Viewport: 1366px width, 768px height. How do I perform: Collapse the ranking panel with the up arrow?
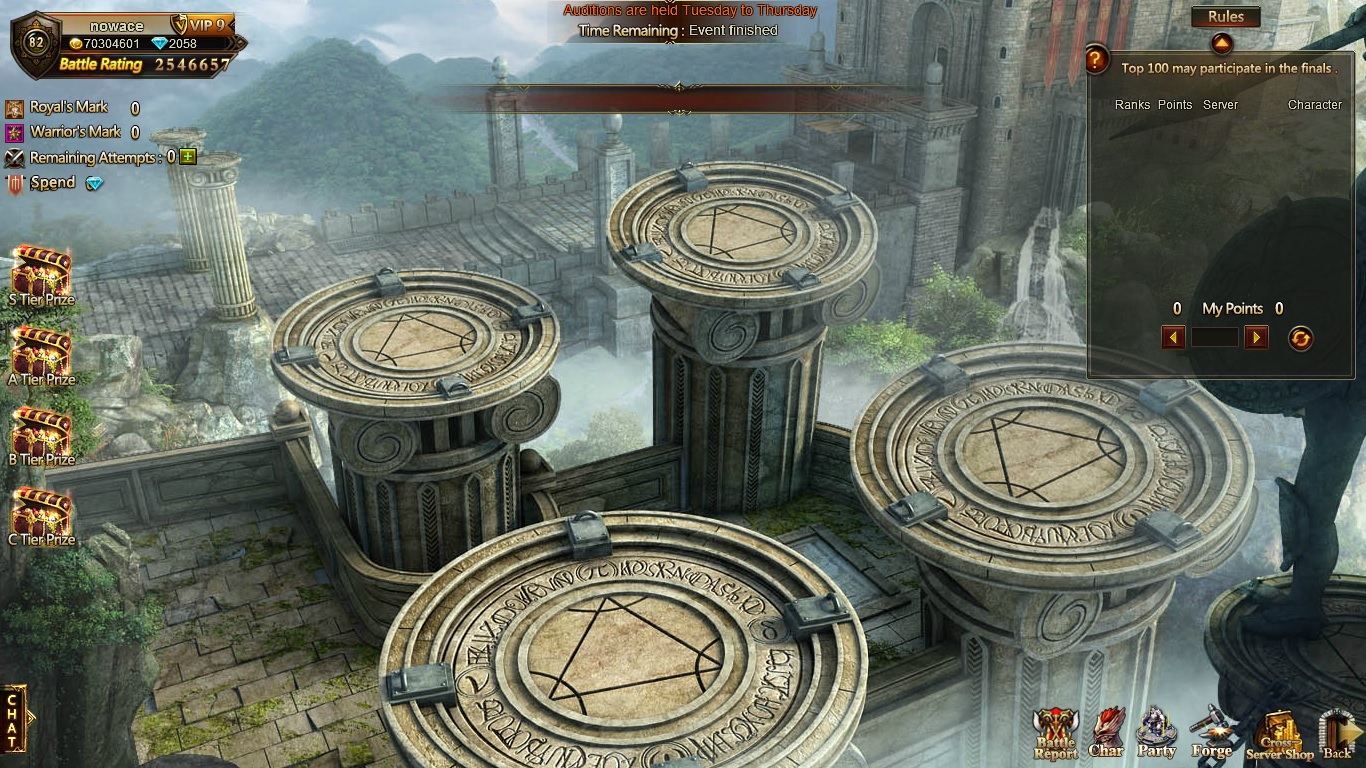click(x=1221, y=44)
